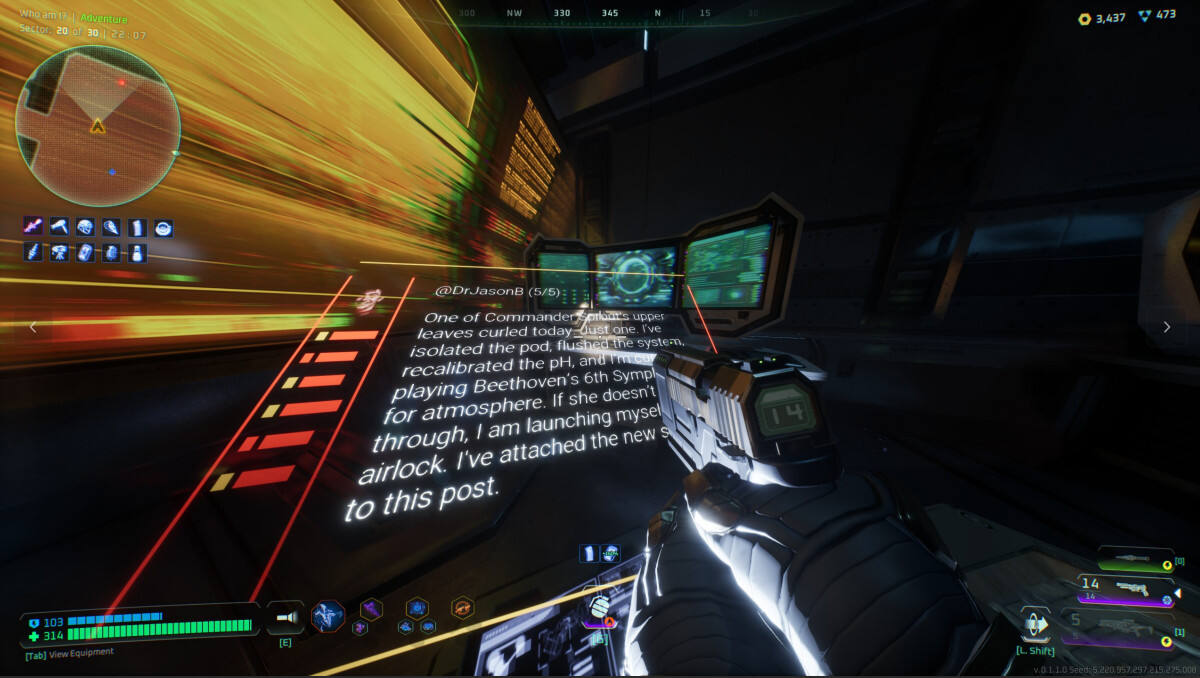
Task: Click the circular minimap
Action: click(x=97, y=125)
